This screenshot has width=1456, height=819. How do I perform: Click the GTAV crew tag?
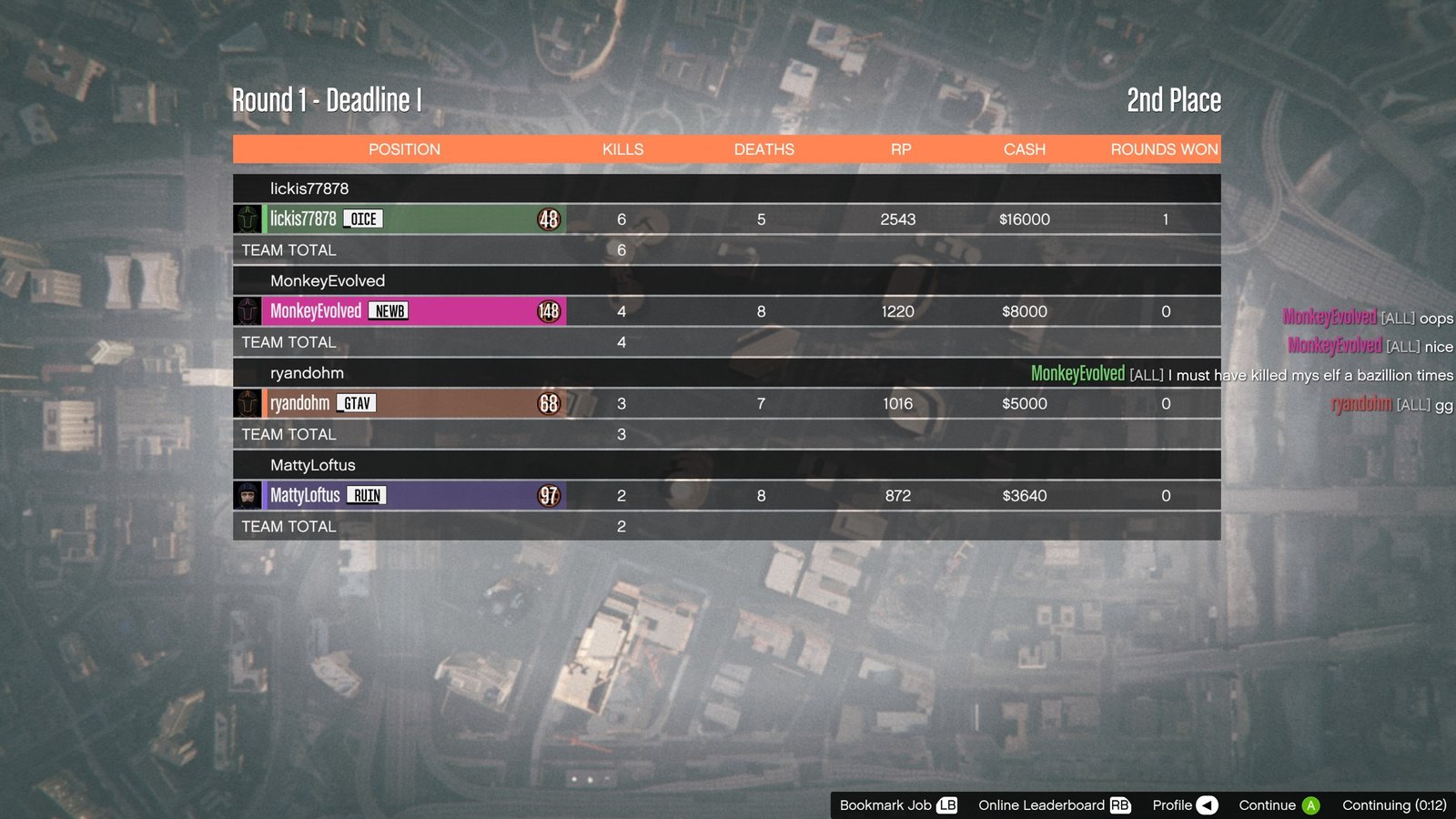(357, 403)
